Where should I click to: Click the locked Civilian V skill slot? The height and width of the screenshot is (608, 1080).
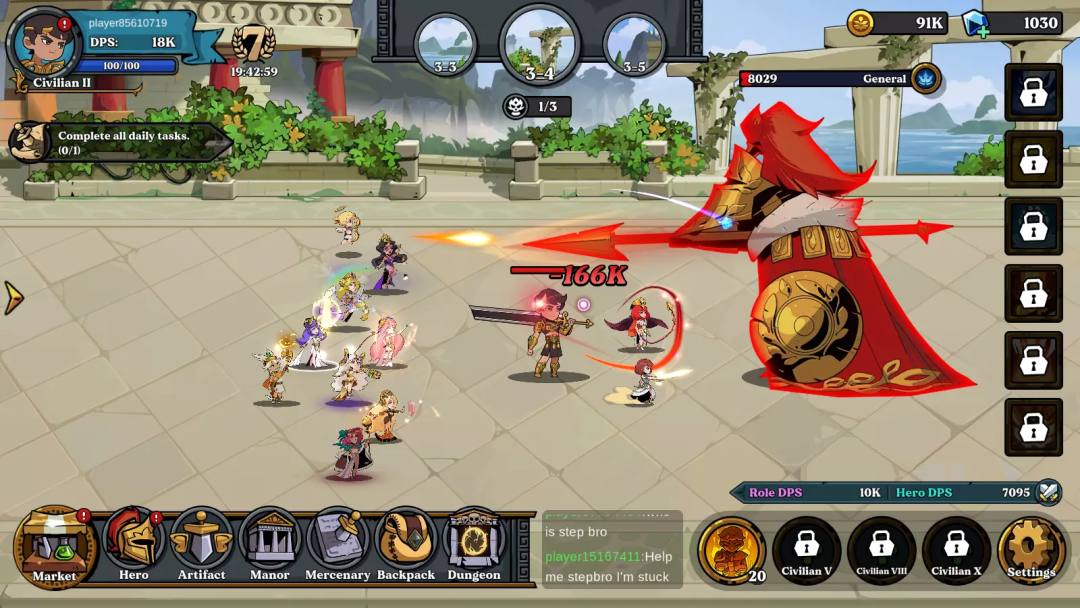[806, 549]
